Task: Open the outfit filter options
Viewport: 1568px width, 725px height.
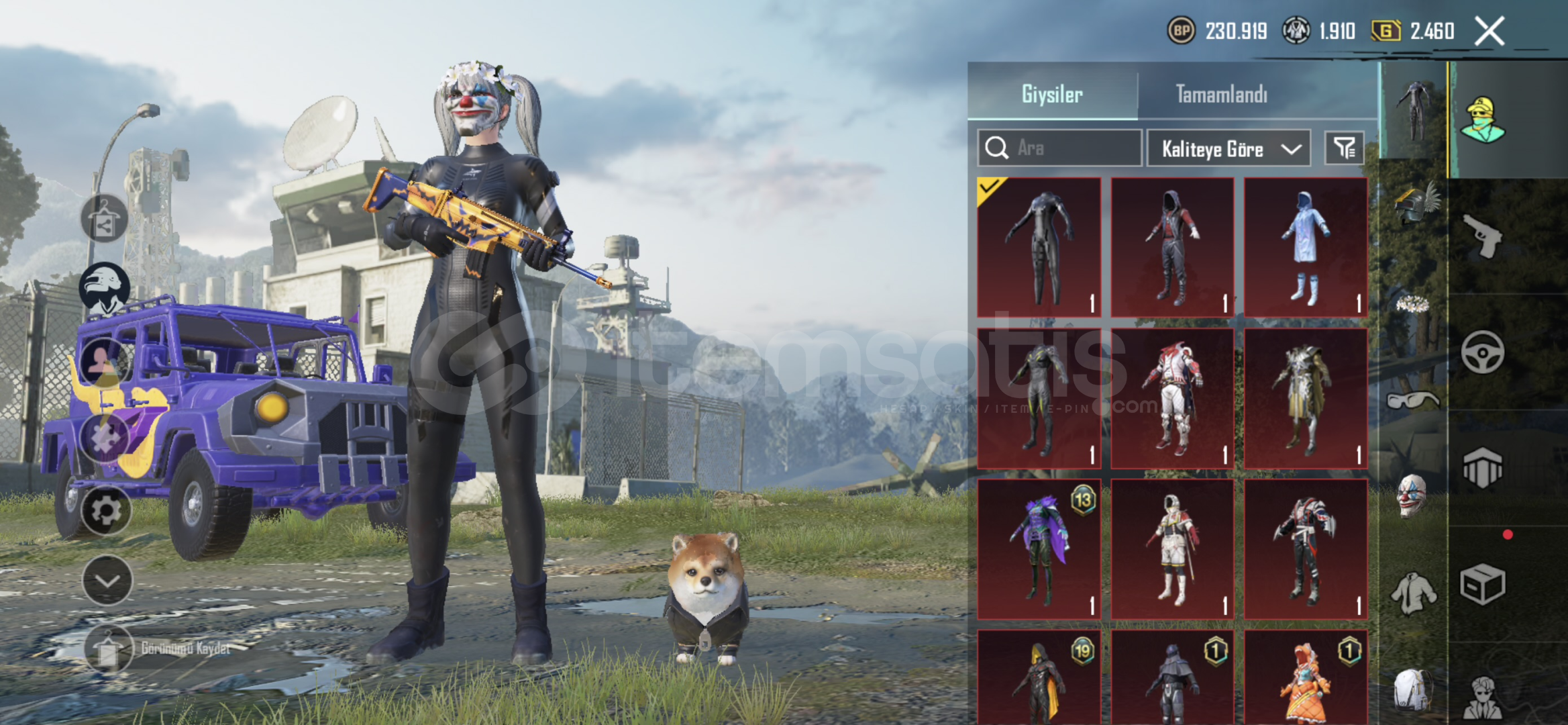Action: coord(1345,148)
